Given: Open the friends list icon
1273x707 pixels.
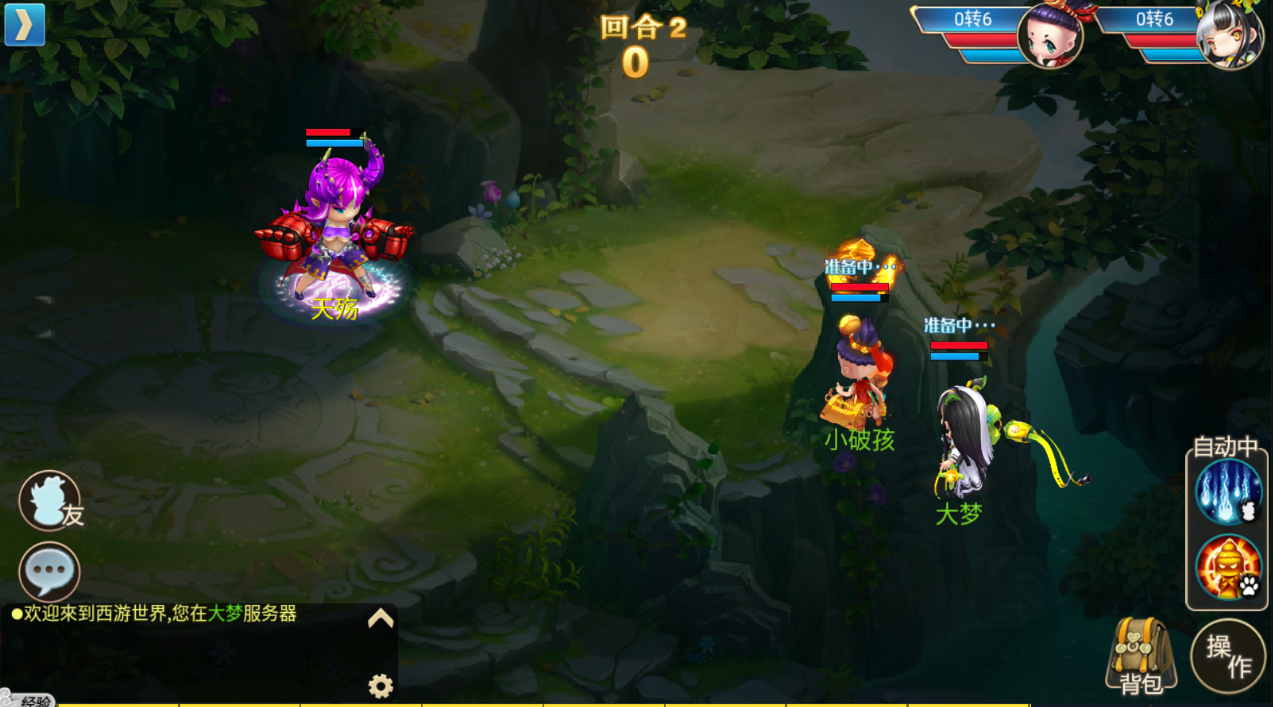Looking at the screenshot, I should (50, 500).
